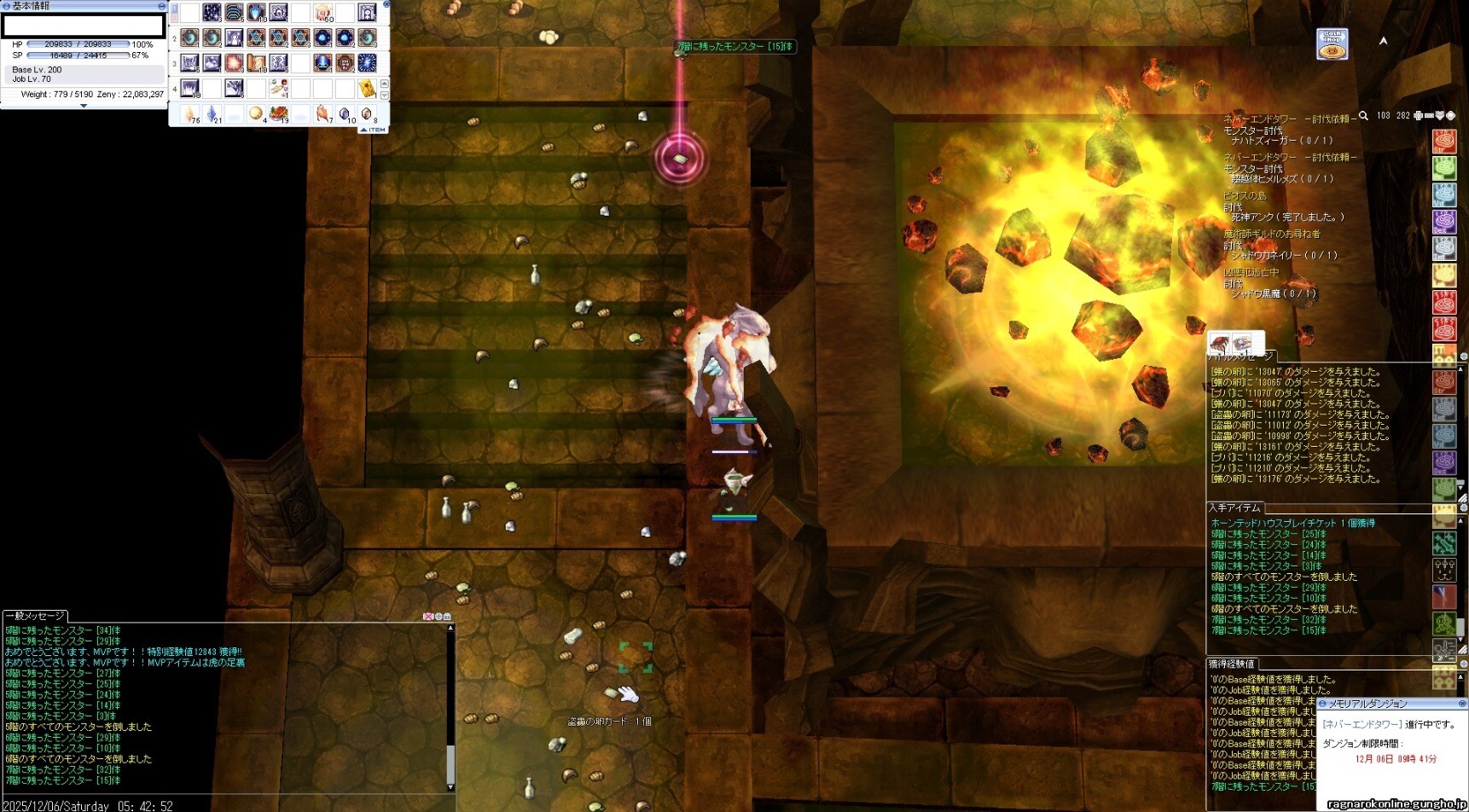Image resolution: width=1469 pixels, height=812 pixels.
Task: Zoom in the minimap with plus button
Action: (x=1418, y=116)
